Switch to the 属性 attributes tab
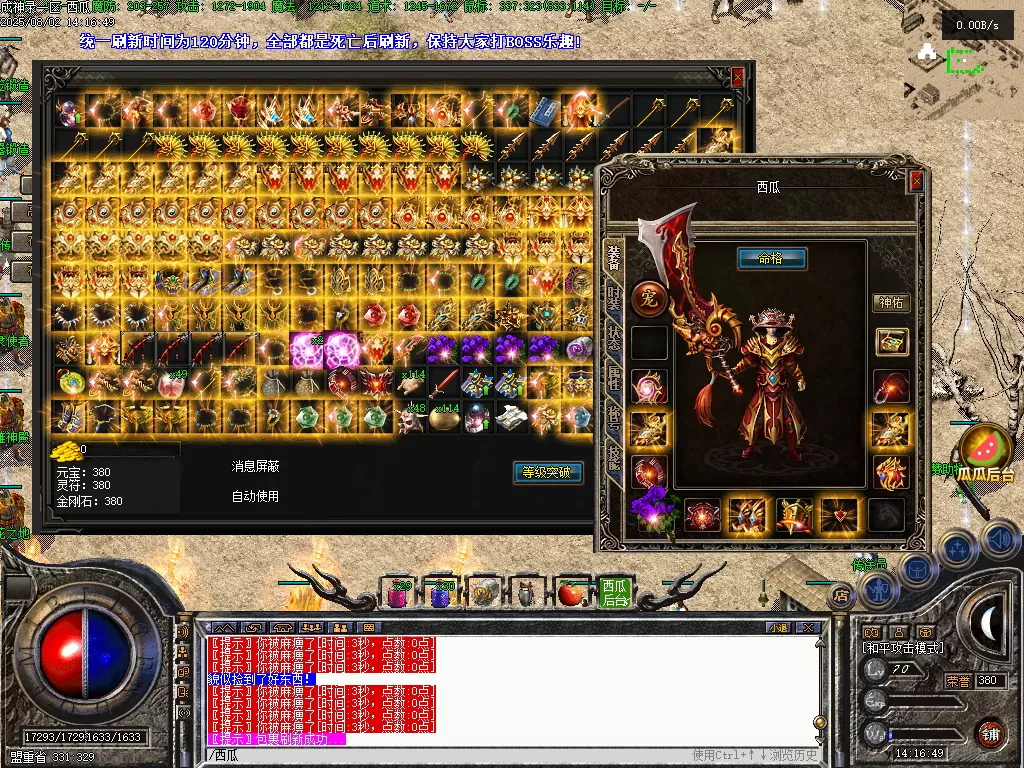The height and width of the screenshot is (768, 1024). [x=614, y=378]
